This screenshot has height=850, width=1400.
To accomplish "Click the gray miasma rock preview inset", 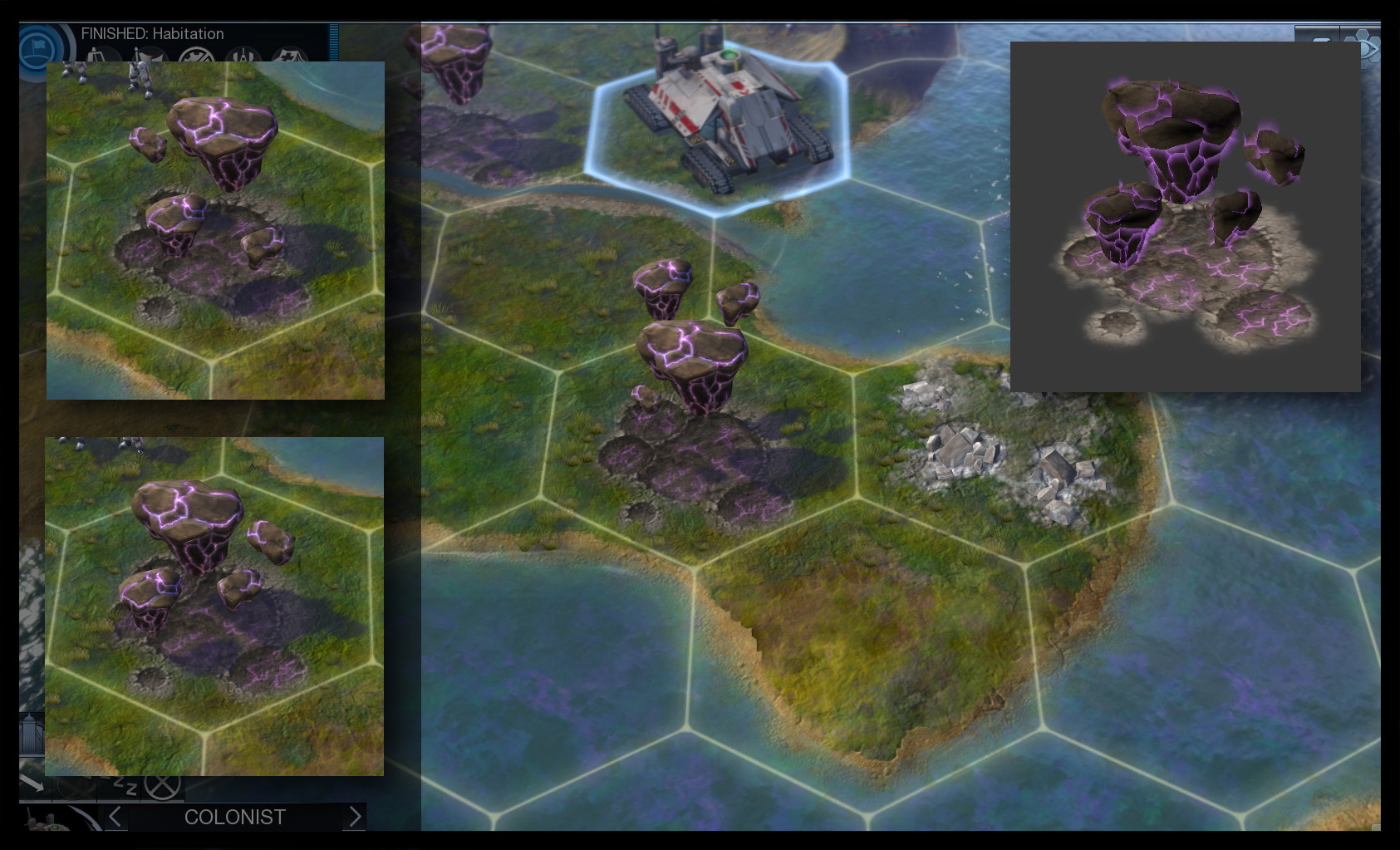I will (x=1183, y=216).
